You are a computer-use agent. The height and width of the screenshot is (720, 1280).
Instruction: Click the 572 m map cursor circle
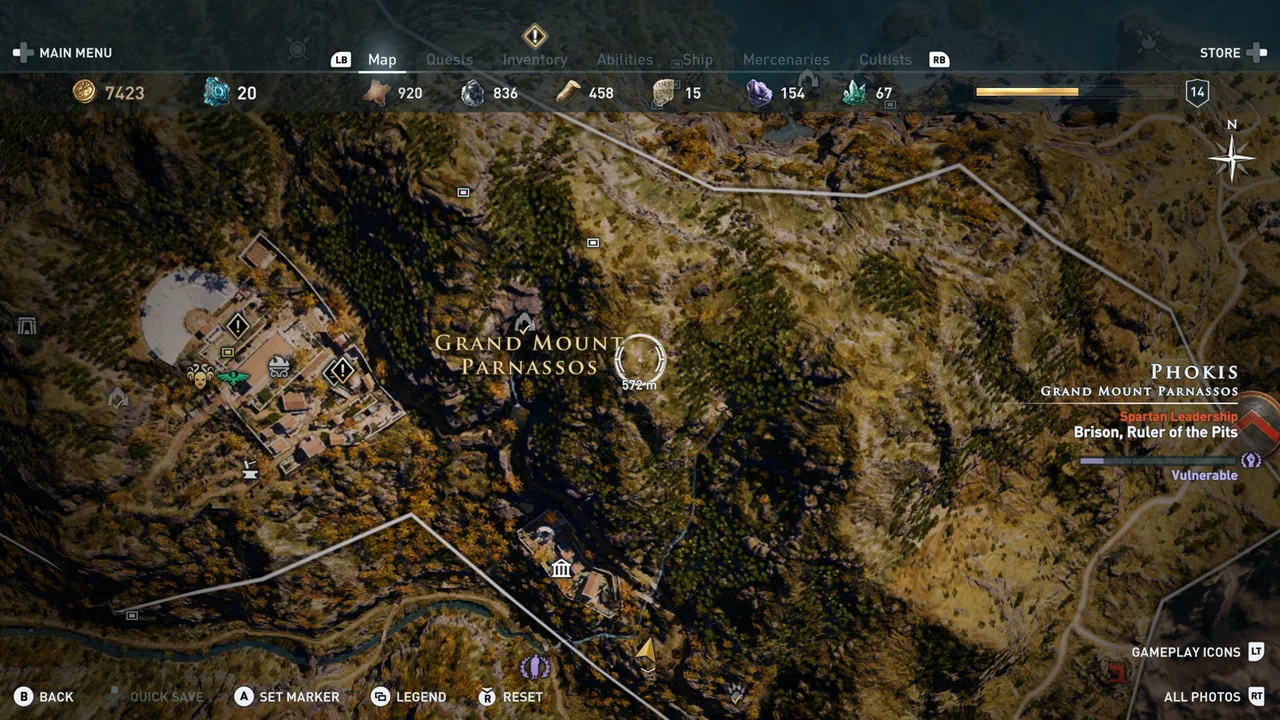pos(639,358)
